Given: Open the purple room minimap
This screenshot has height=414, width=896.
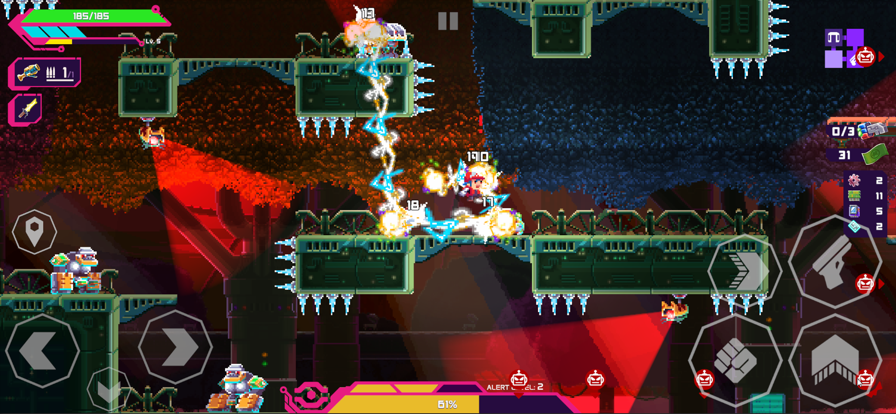Looking at the screenshot, I should [x=842, y=48].
